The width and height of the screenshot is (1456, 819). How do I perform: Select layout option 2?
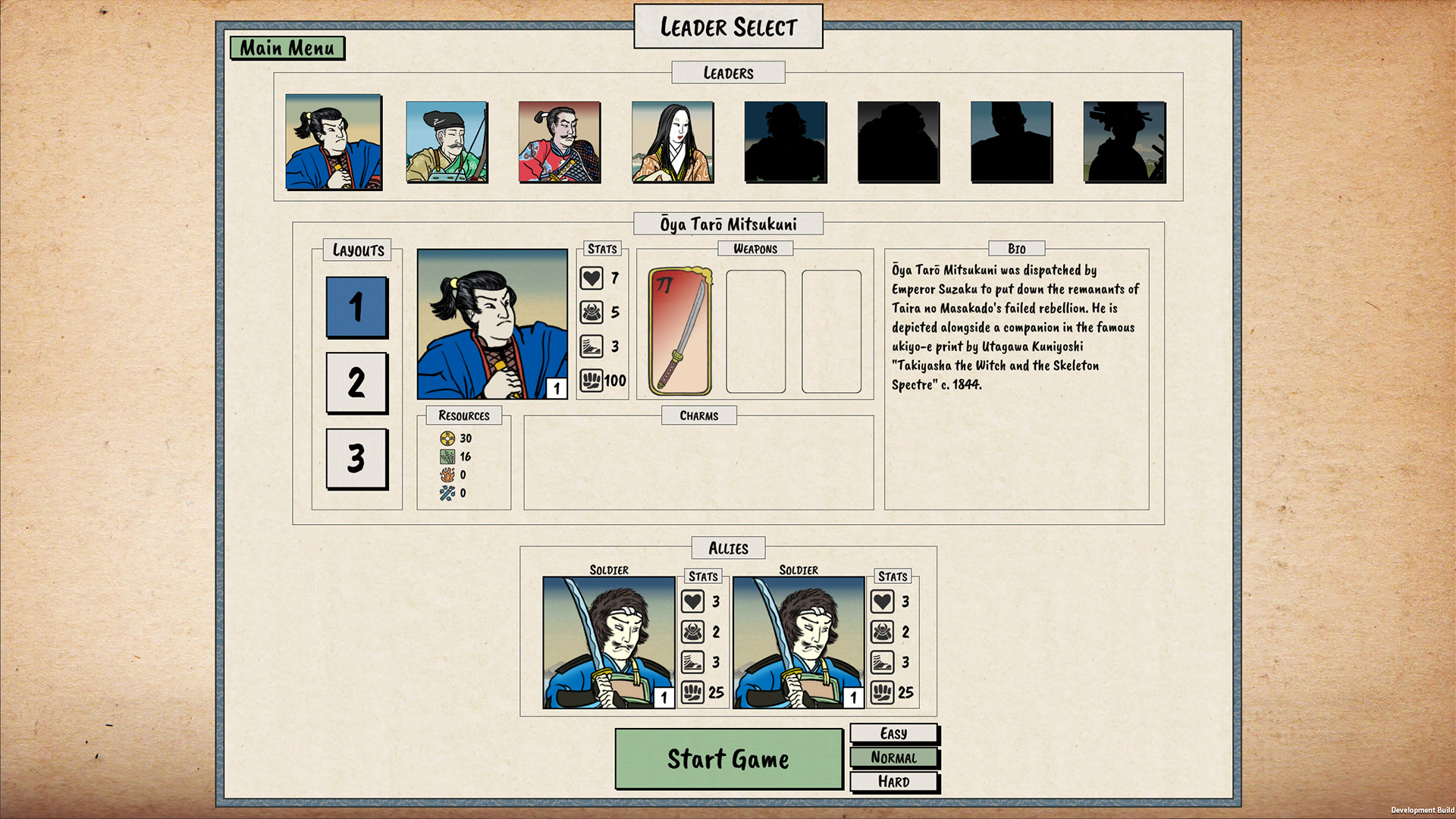(x=356, y=384)
